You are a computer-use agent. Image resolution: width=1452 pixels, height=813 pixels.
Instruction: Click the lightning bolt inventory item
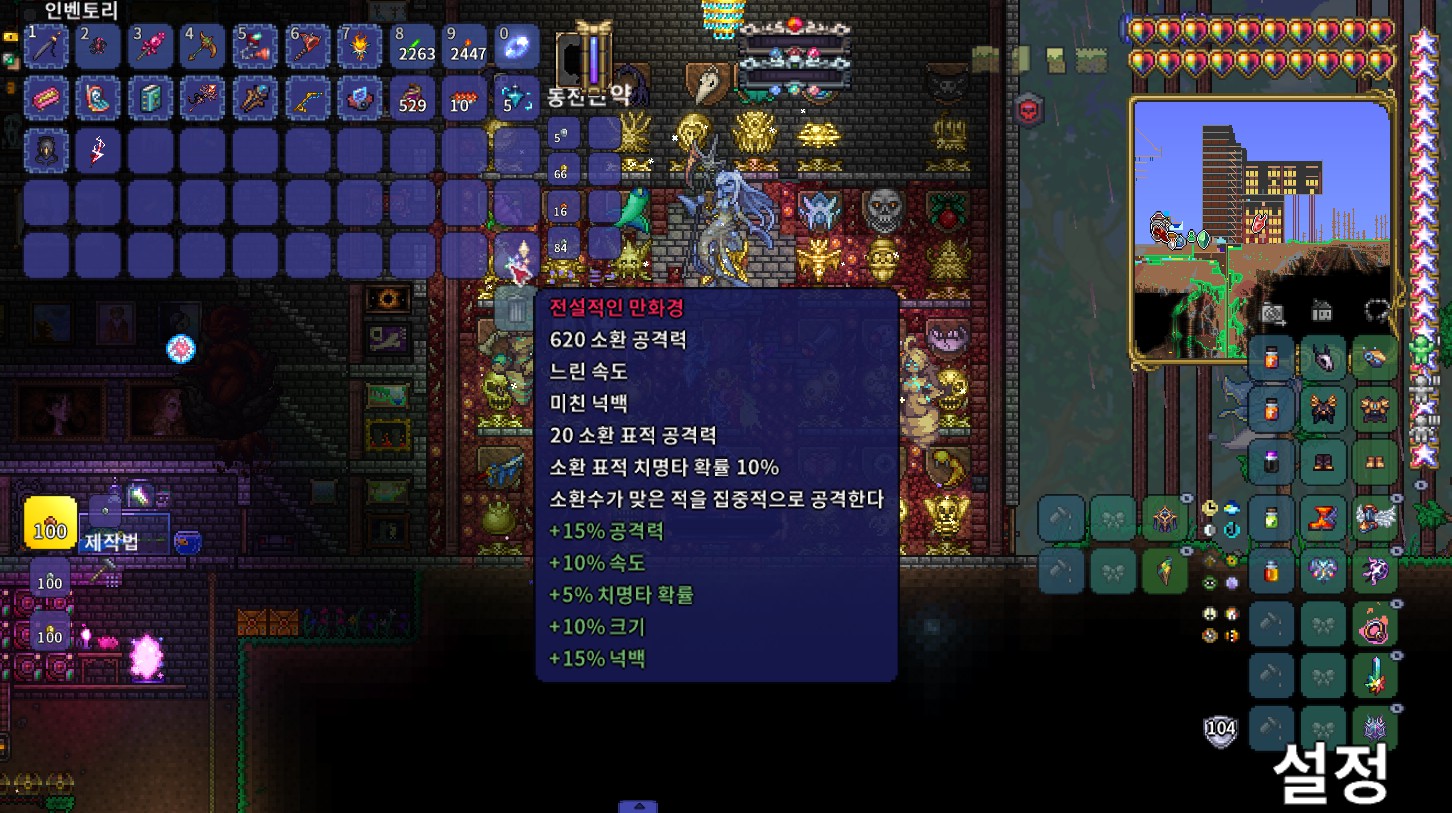[98, 151]
